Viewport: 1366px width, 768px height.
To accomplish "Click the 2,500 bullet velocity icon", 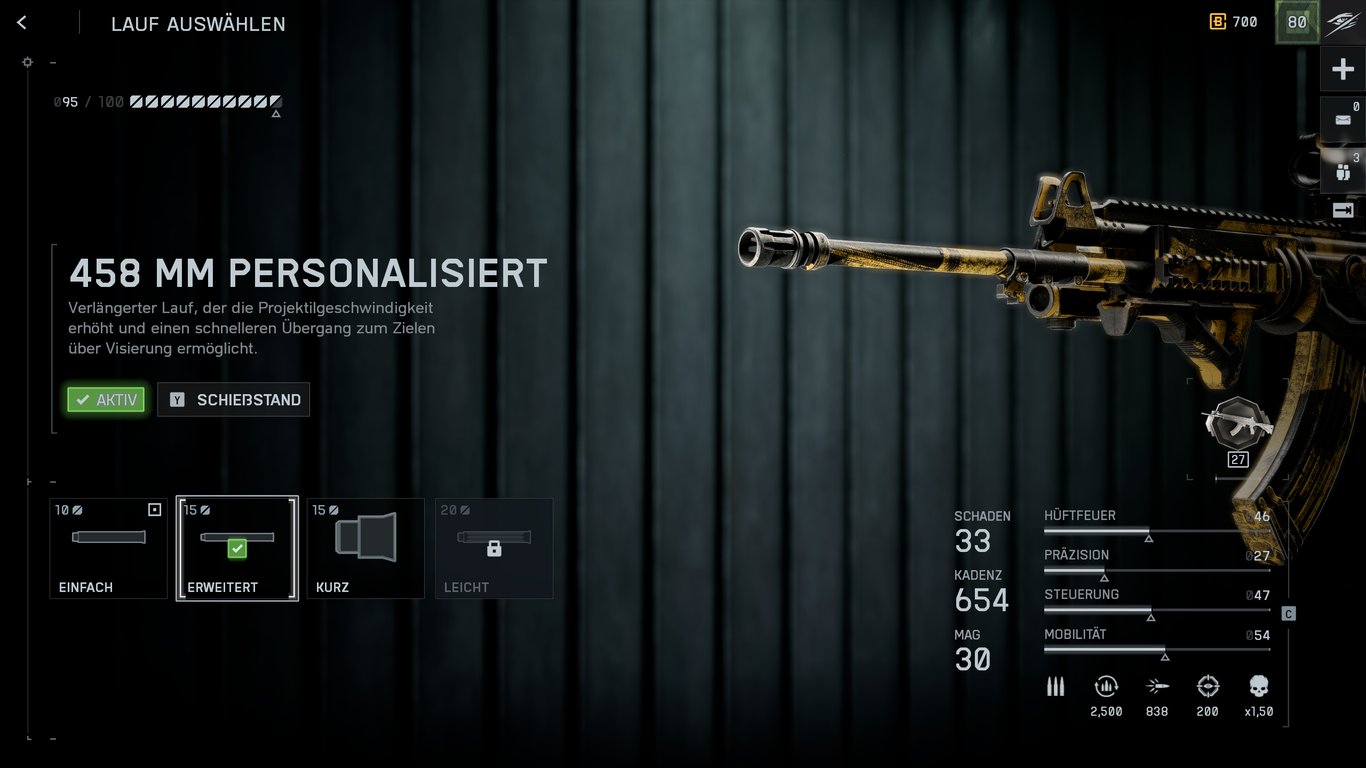I will coord(1106,686).
